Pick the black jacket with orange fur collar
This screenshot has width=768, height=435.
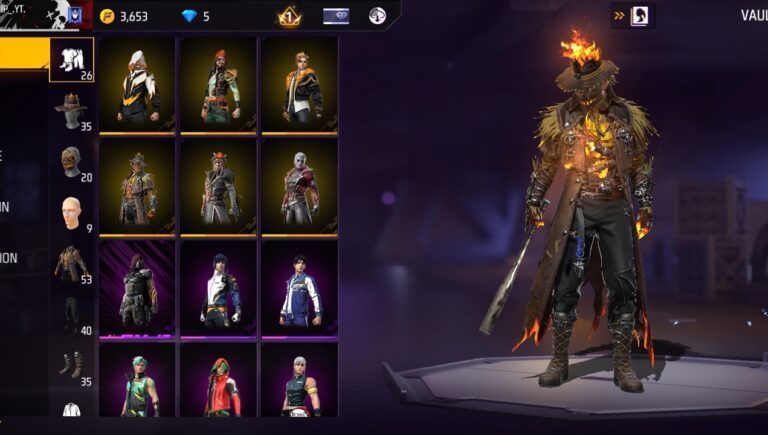tap(299, 85)
